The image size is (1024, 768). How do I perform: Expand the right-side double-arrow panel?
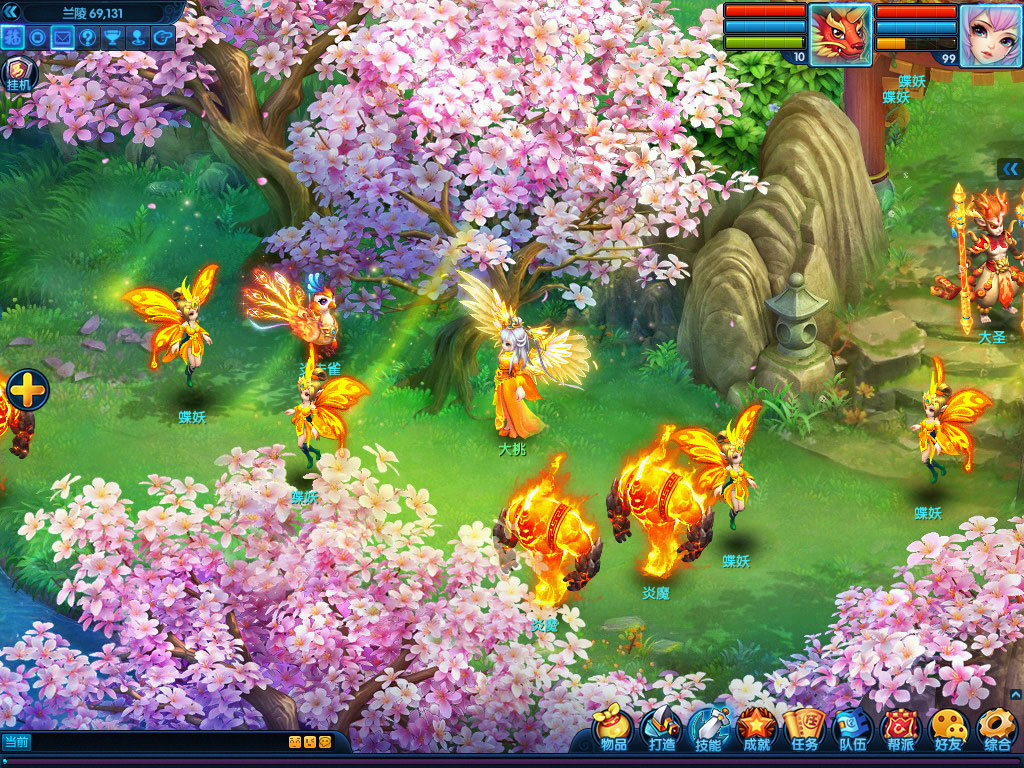pos(1011,169)
